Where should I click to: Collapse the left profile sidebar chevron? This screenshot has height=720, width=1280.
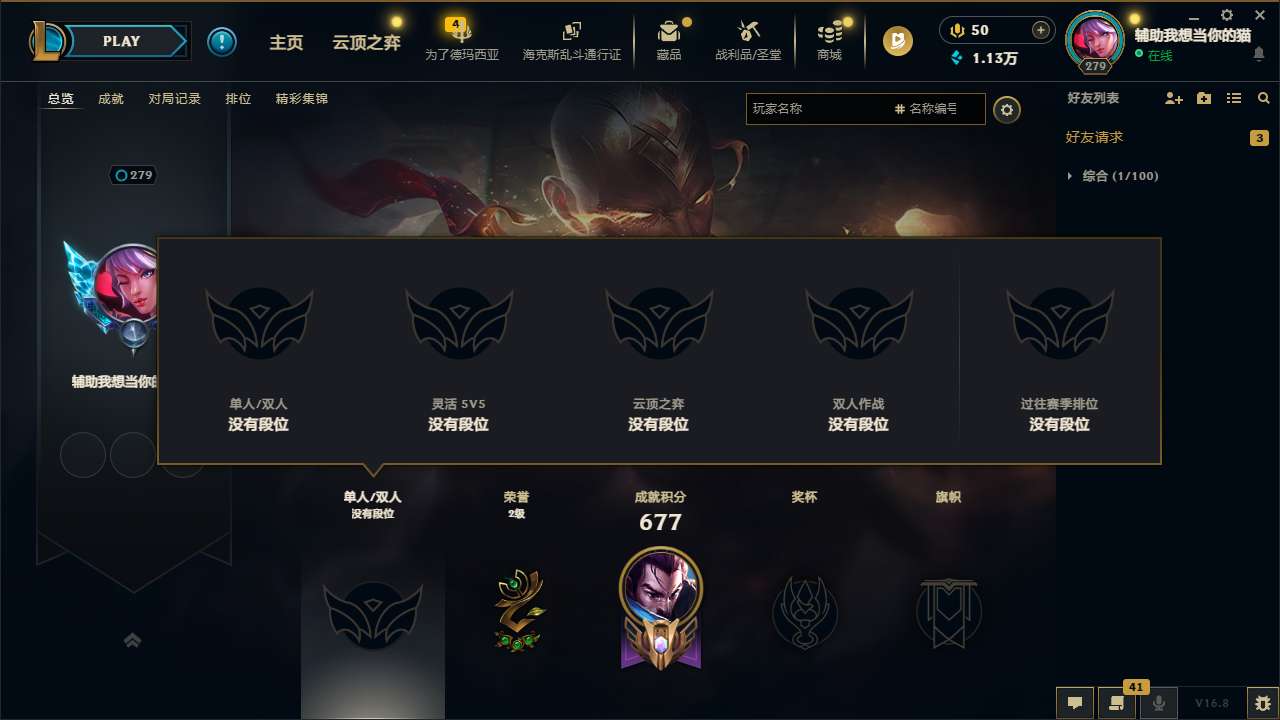click(x=133, y=639)
